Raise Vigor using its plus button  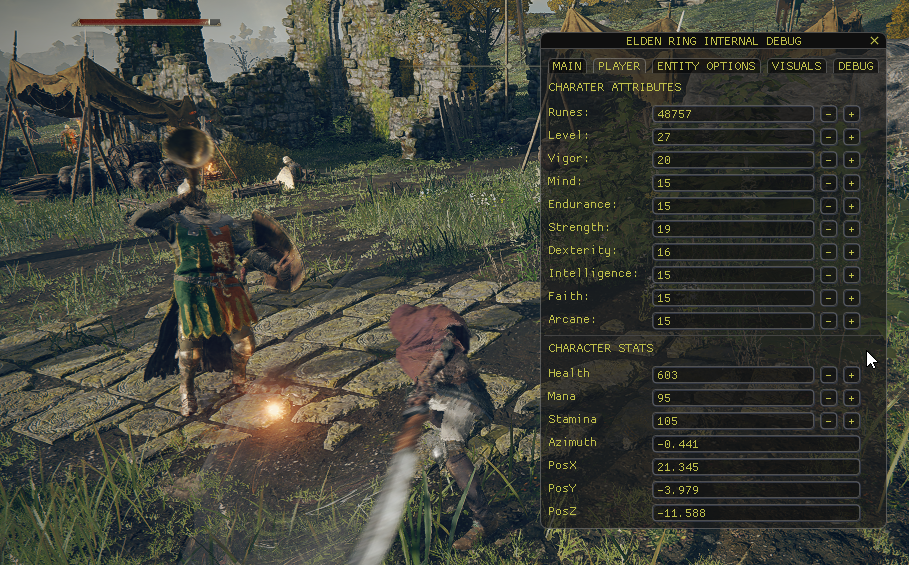pos(851,160)
